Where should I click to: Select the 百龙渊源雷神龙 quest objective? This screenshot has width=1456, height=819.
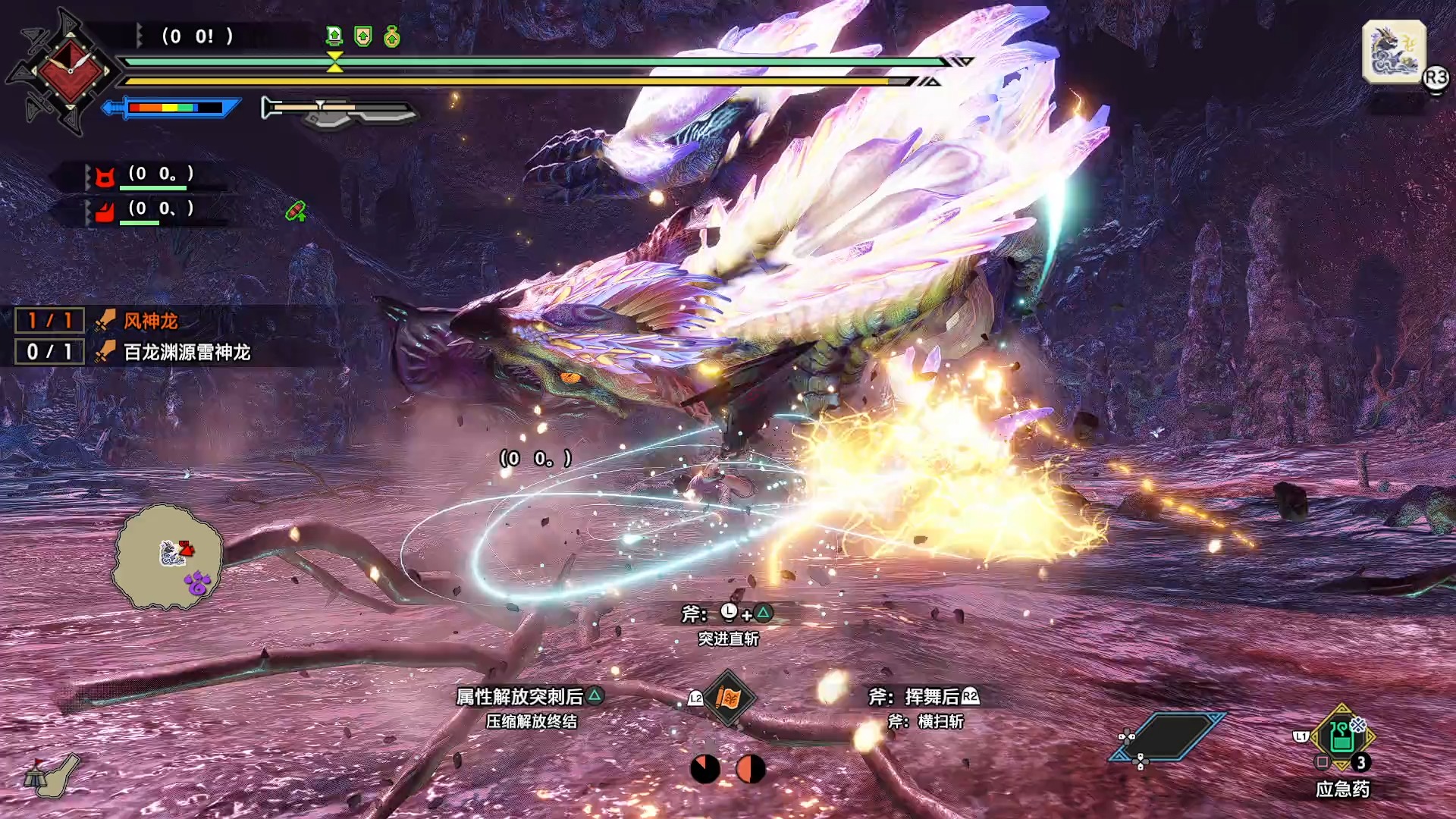coord(187,353)
